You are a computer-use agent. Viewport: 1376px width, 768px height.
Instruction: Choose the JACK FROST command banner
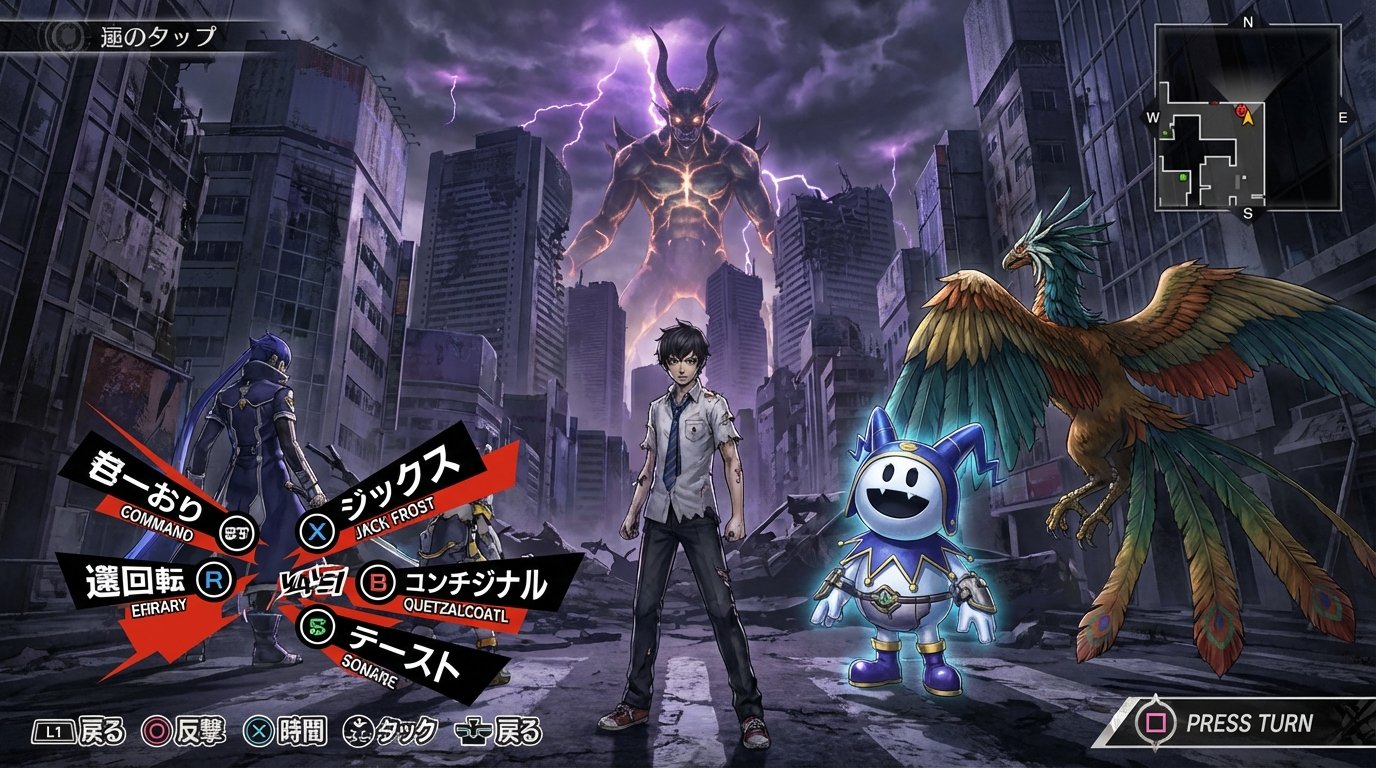(x=390, y=489)
